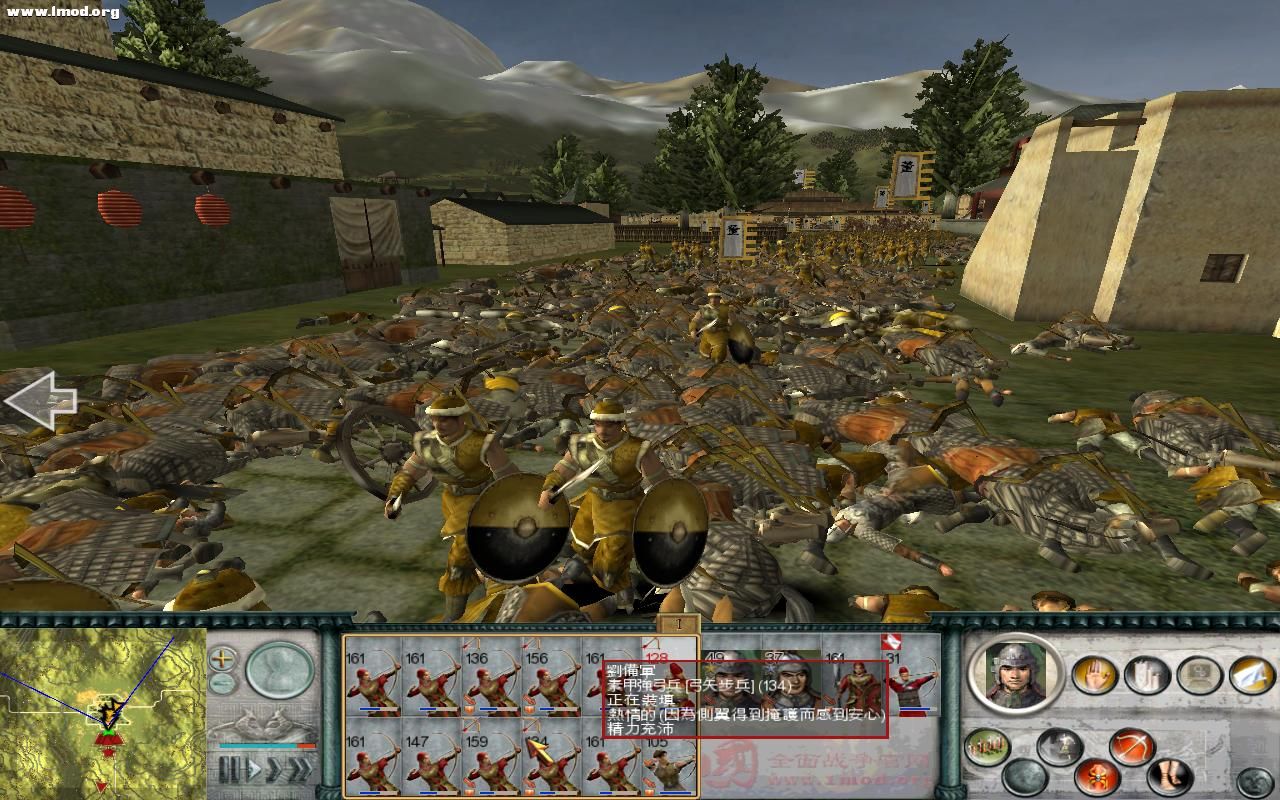Screen dimensions: 1280x800
Task: Click the minimap to reposition the camera
Action: click(x=100, y=715)
